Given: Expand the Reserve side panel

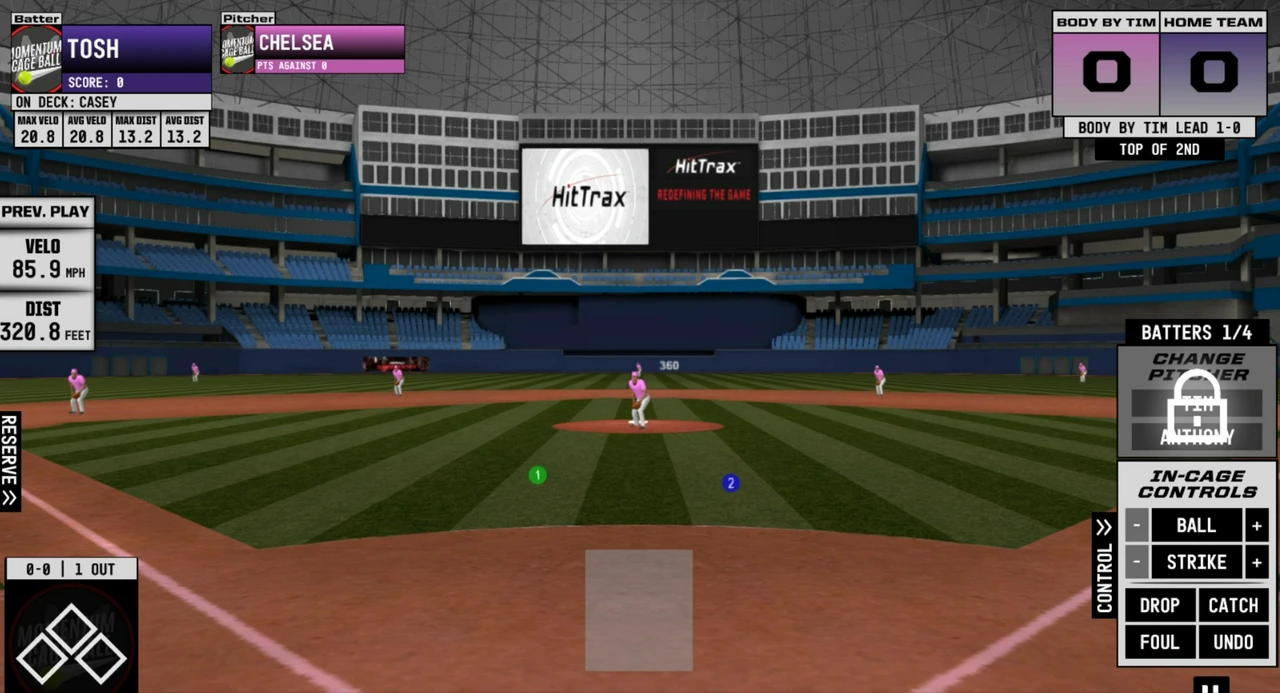Looking at the screenshot, I should coord(10,461).
